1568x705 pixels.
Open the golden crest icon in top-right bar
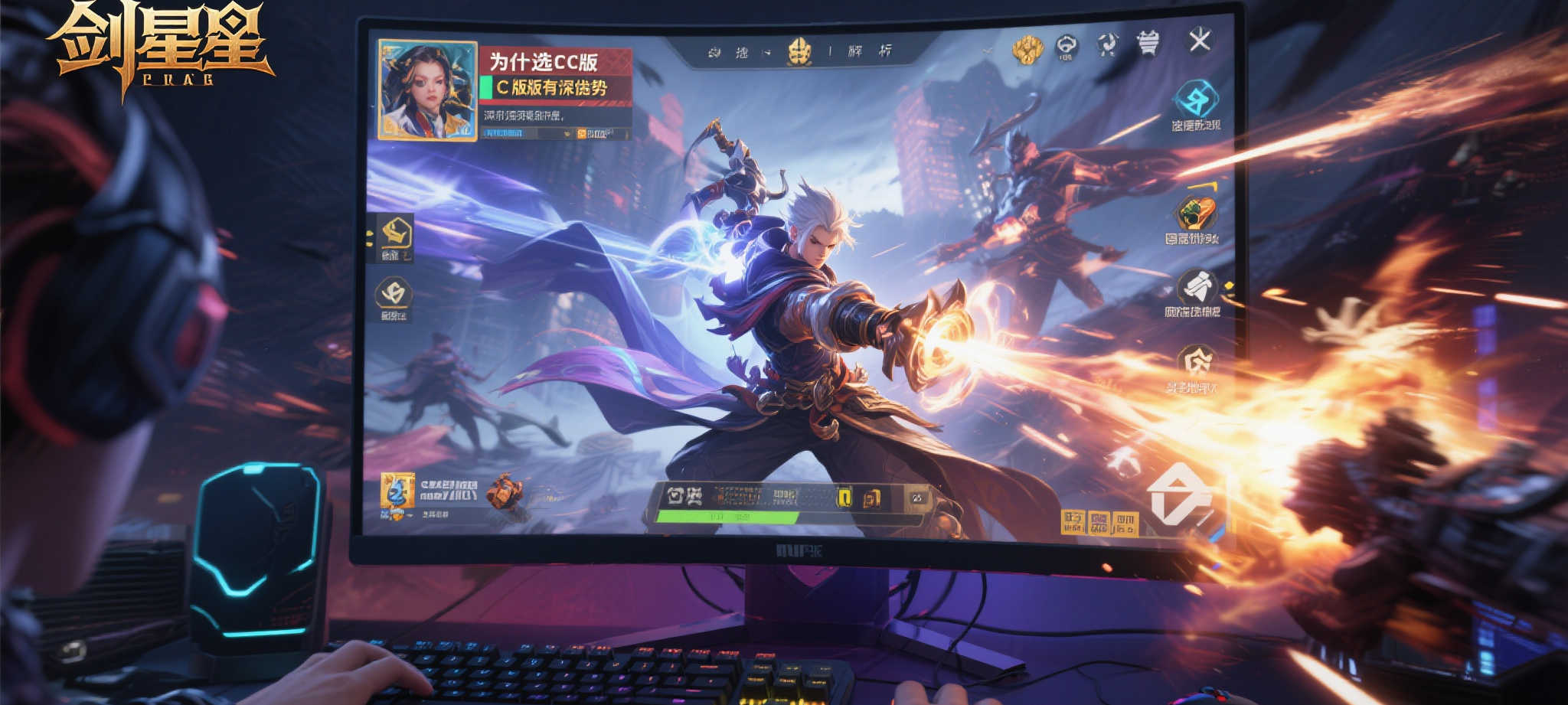(x=1027, y=49)
